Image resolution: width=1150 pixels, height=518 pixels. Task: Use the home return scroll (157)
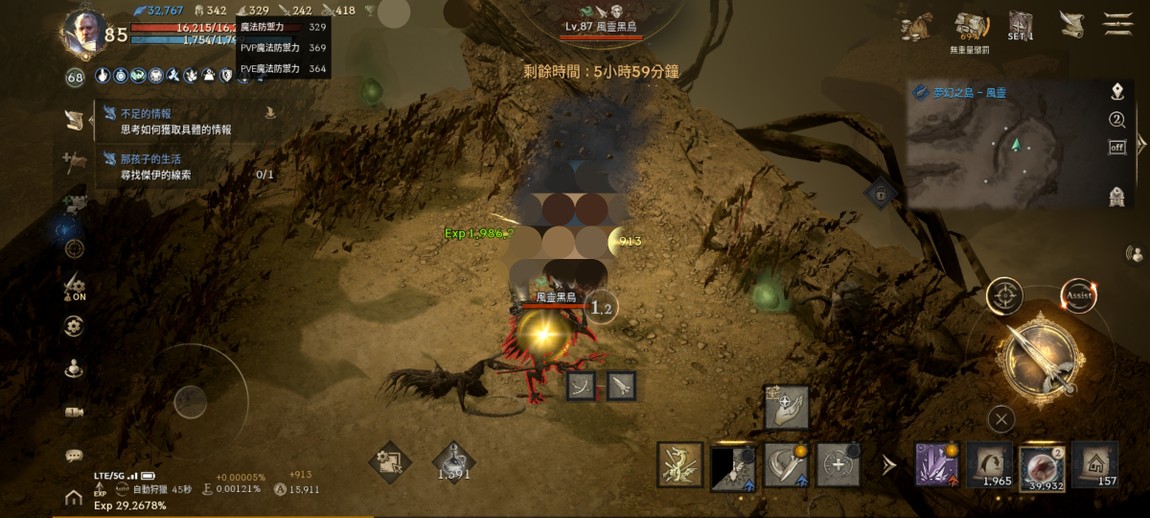[x=1094, y=465]
